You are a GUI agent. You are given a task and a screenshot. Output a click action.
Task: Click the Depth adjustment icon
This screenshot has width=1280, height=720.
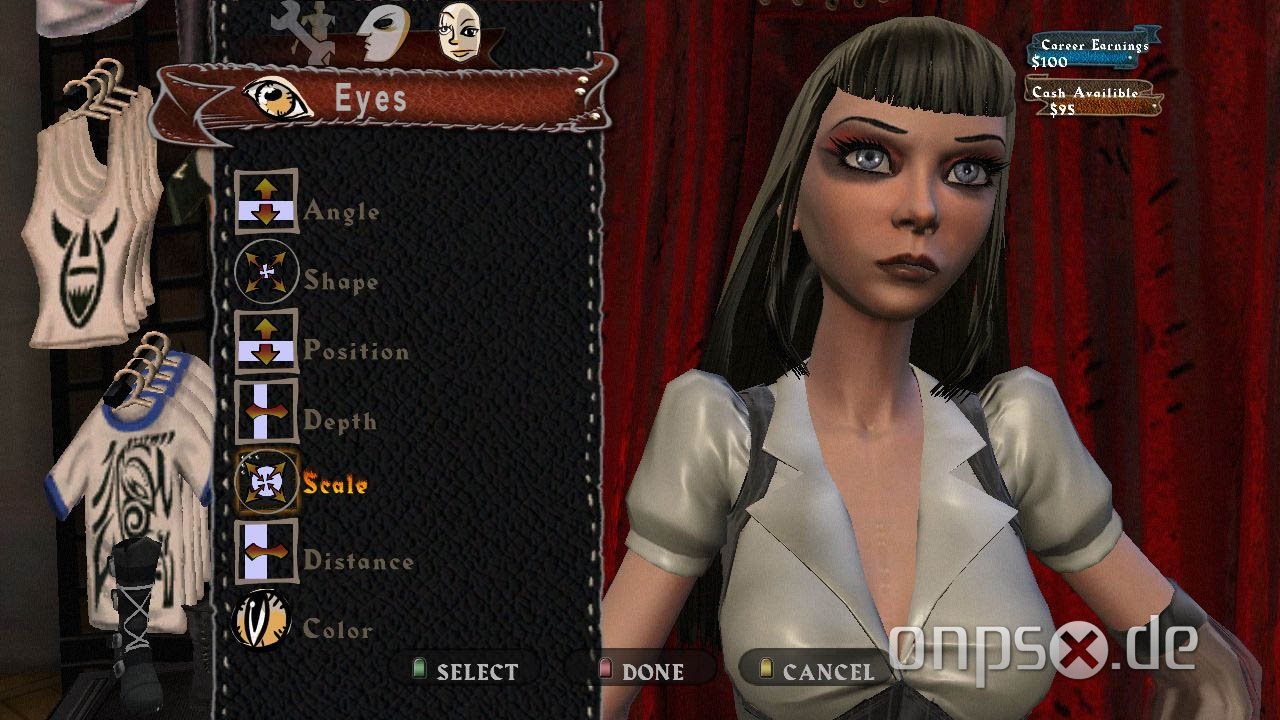click(268, 413)
